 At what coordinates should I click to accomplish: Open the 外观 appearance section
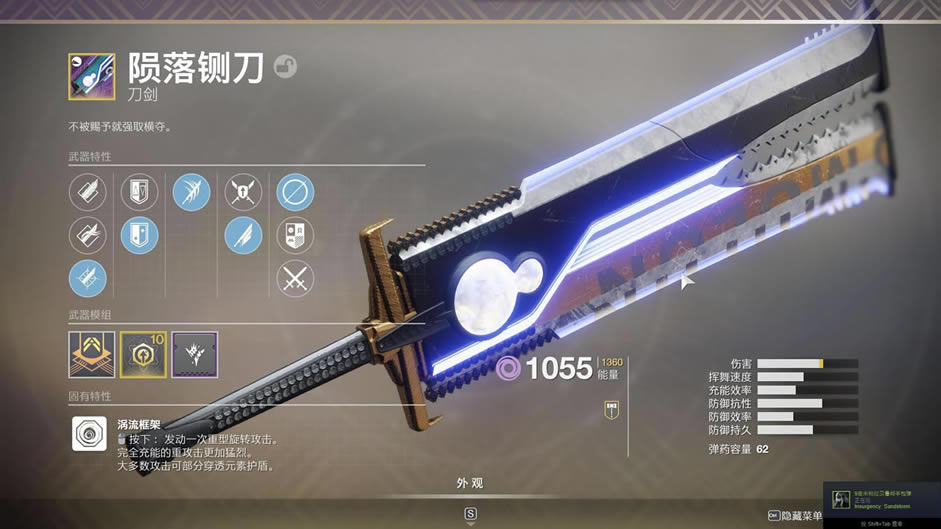tap(470, 483)
